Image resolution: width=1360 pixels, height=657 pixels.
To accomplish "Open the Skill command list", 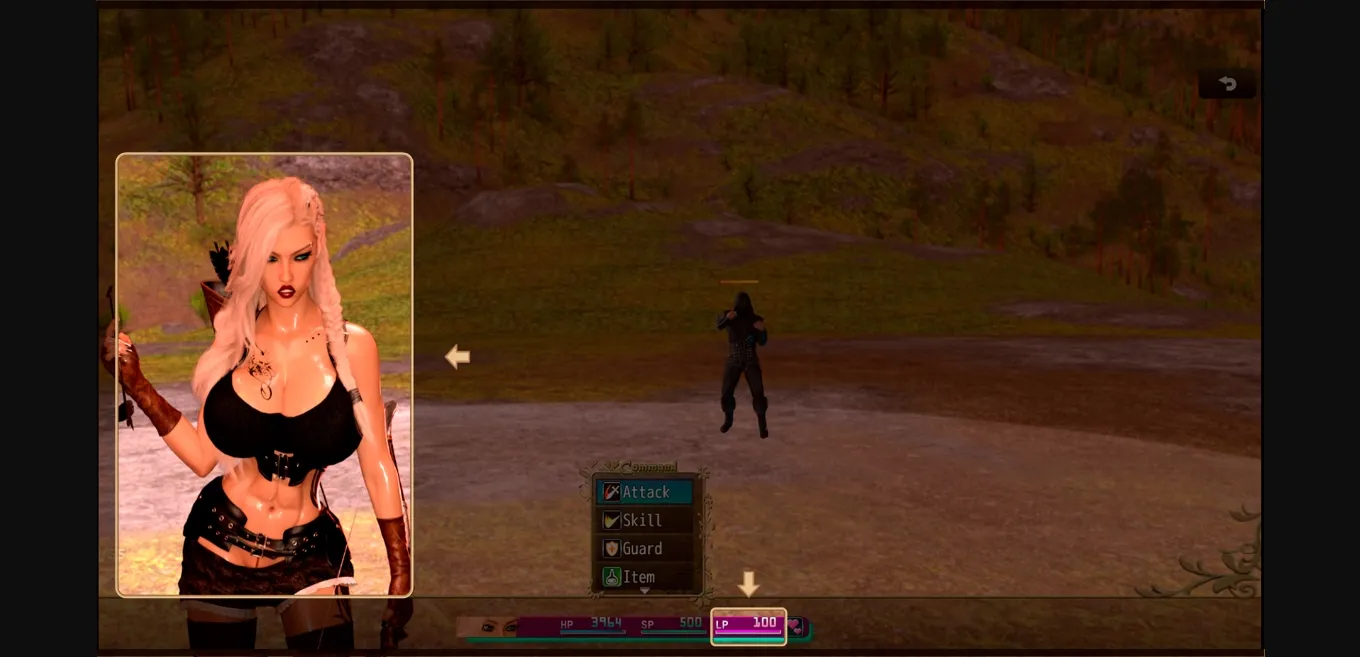I will coord(645,520).
